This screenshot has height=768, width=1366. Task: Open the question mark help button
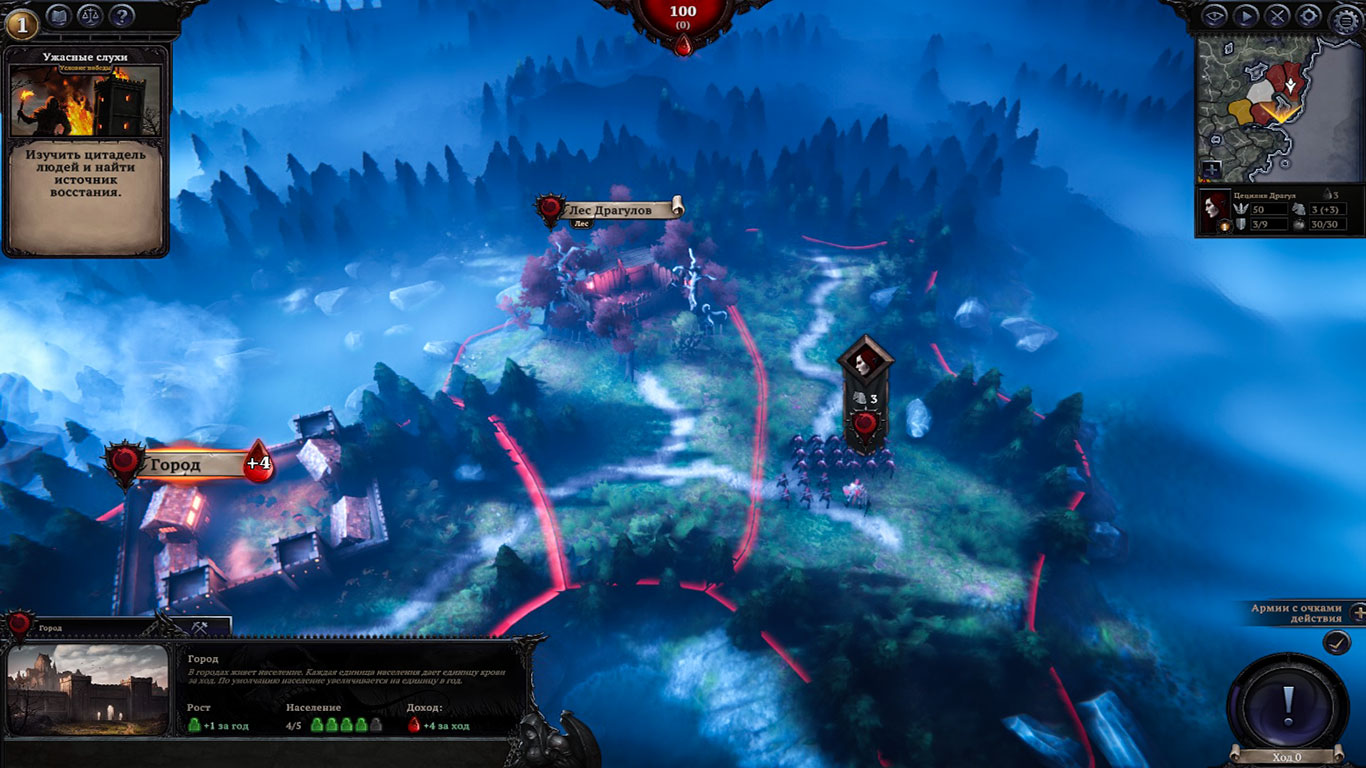[x=121, y=16]
